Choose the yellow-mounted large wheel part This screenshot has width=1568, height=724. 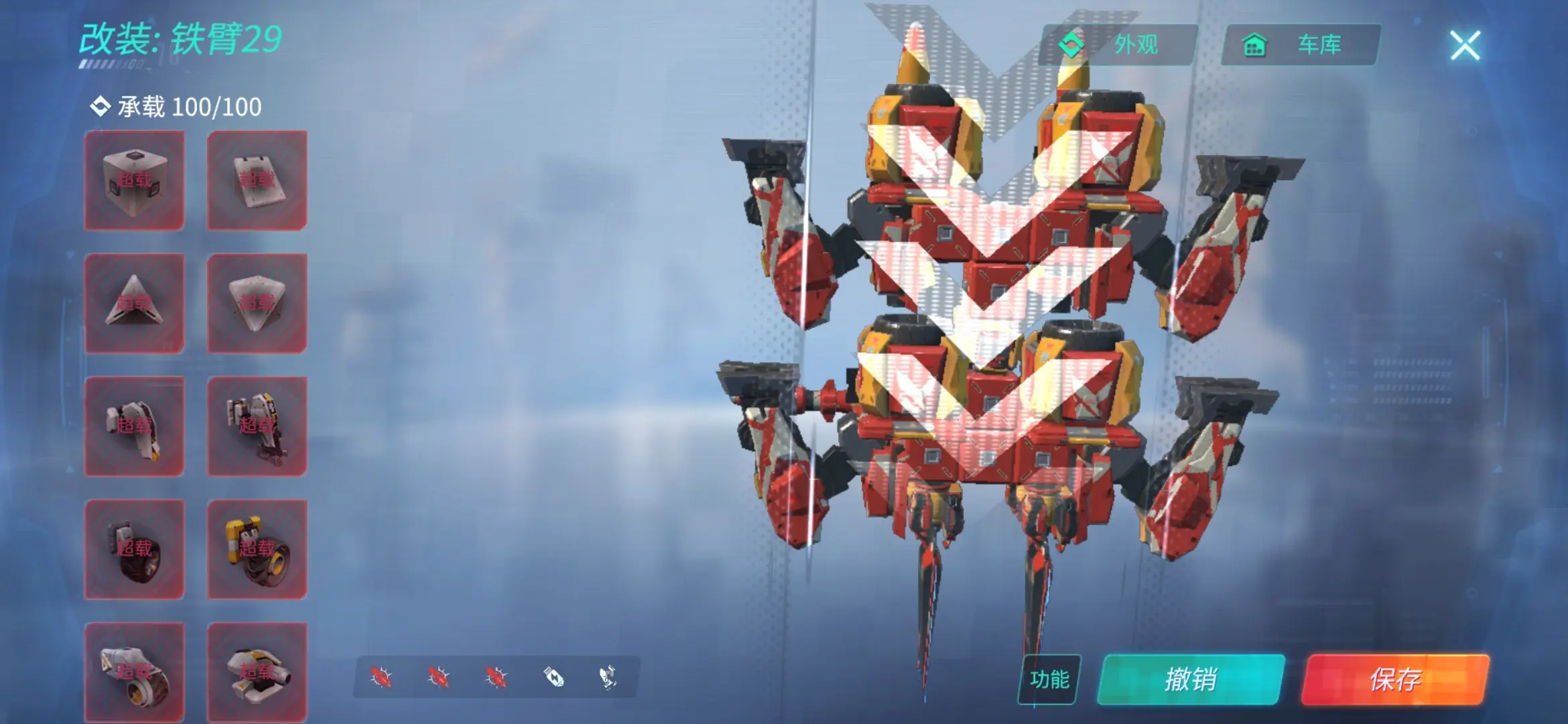[257, 549]
